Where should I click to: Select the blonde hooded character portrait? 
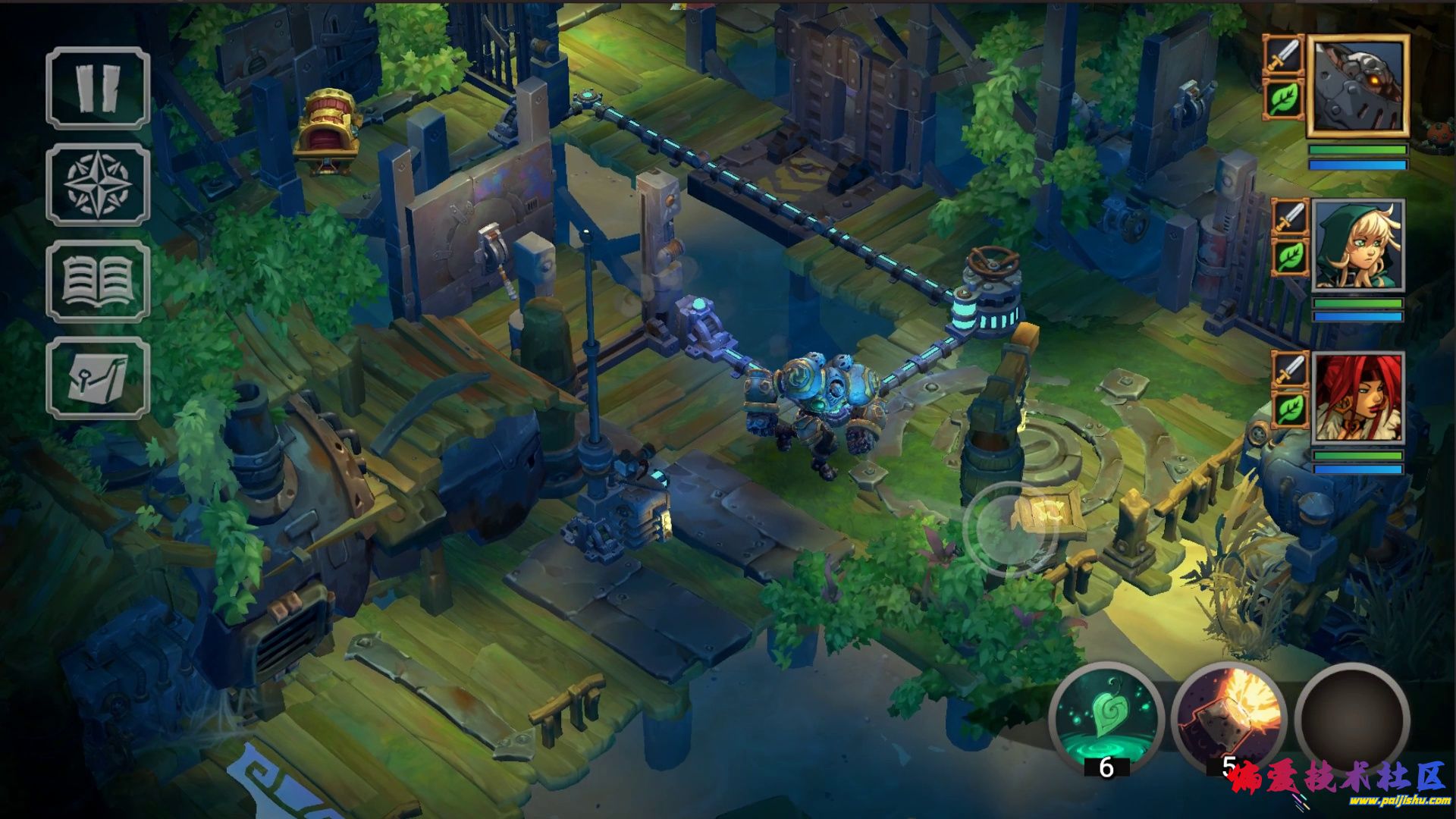pyautogui.click(x=1357, y=245)
